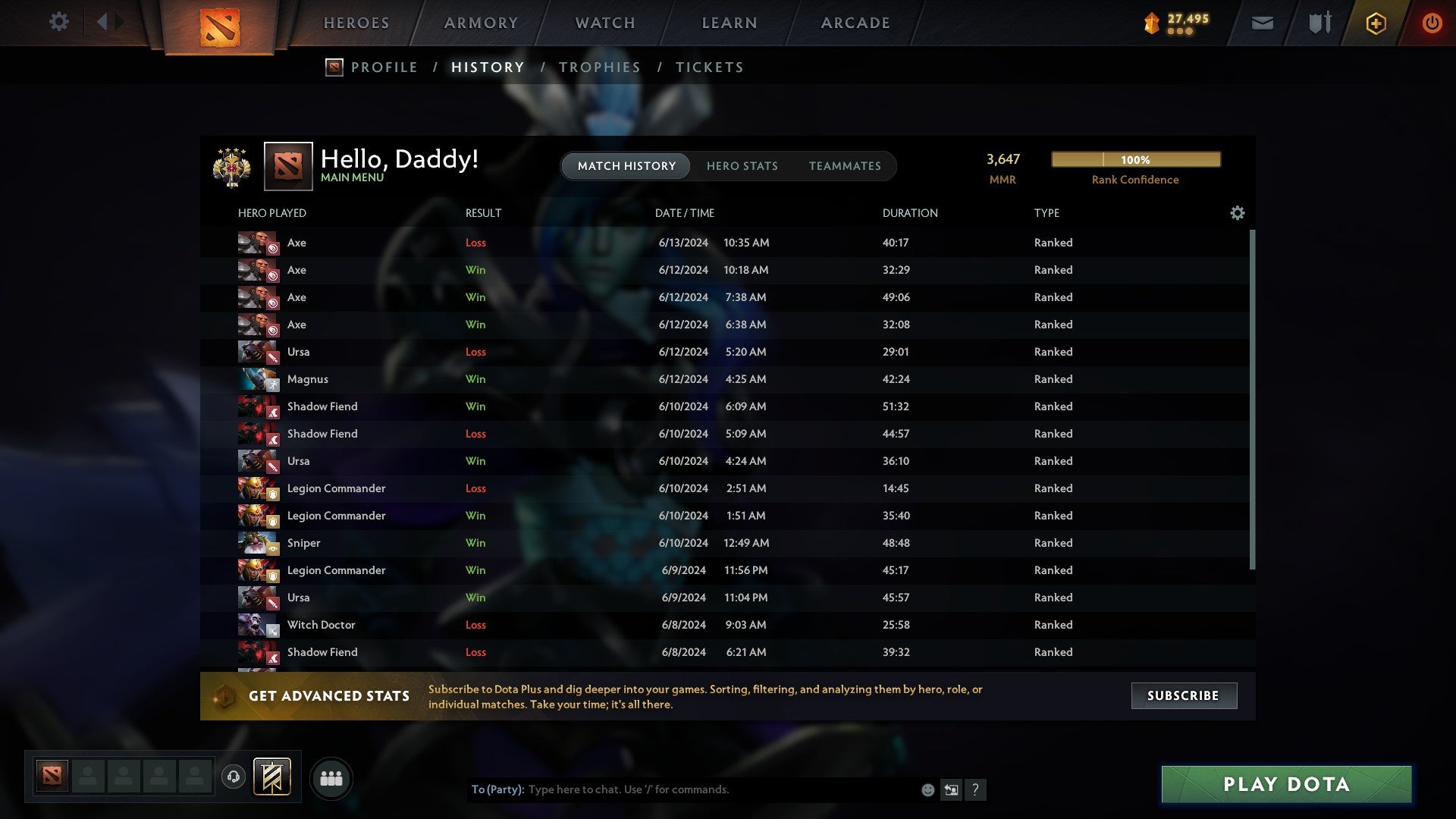The height and width of the screenshot is (819, 1456).
Task: Click the party chat input field
Action: click(x=682, y=789)
